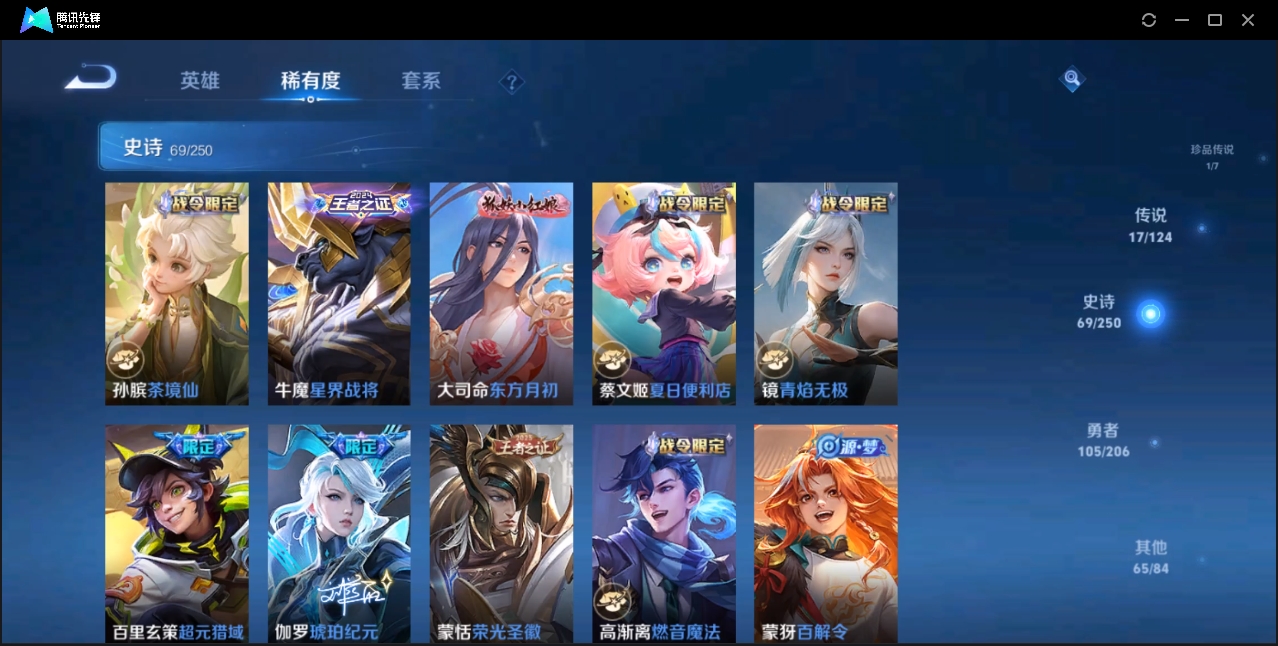Select the 孙膑 茶境仙 skin card

[x=177, y=293]
